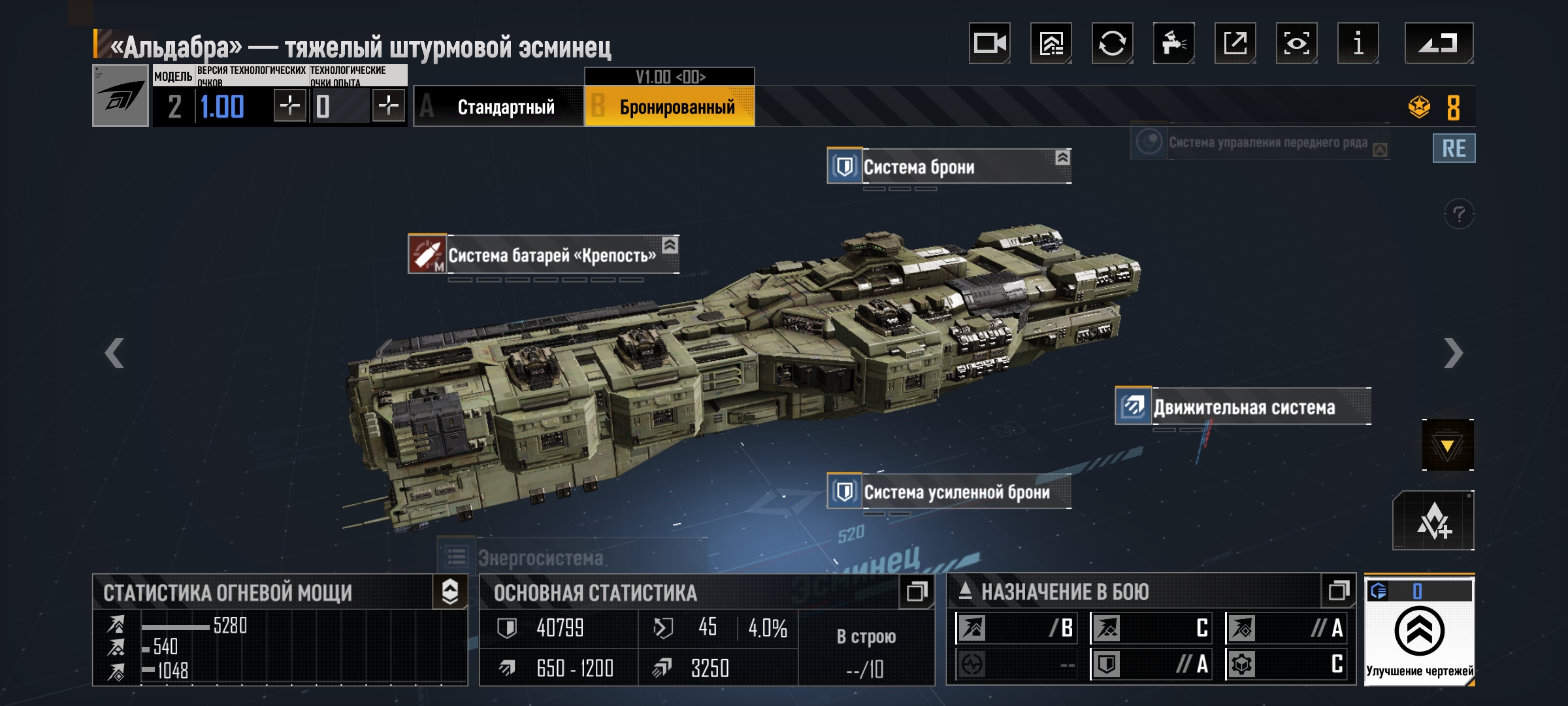Image resolution: width=1568 pixels, height=706 pixels.
Task: Open the Система усиленной брони module
Action: point(949,492)
